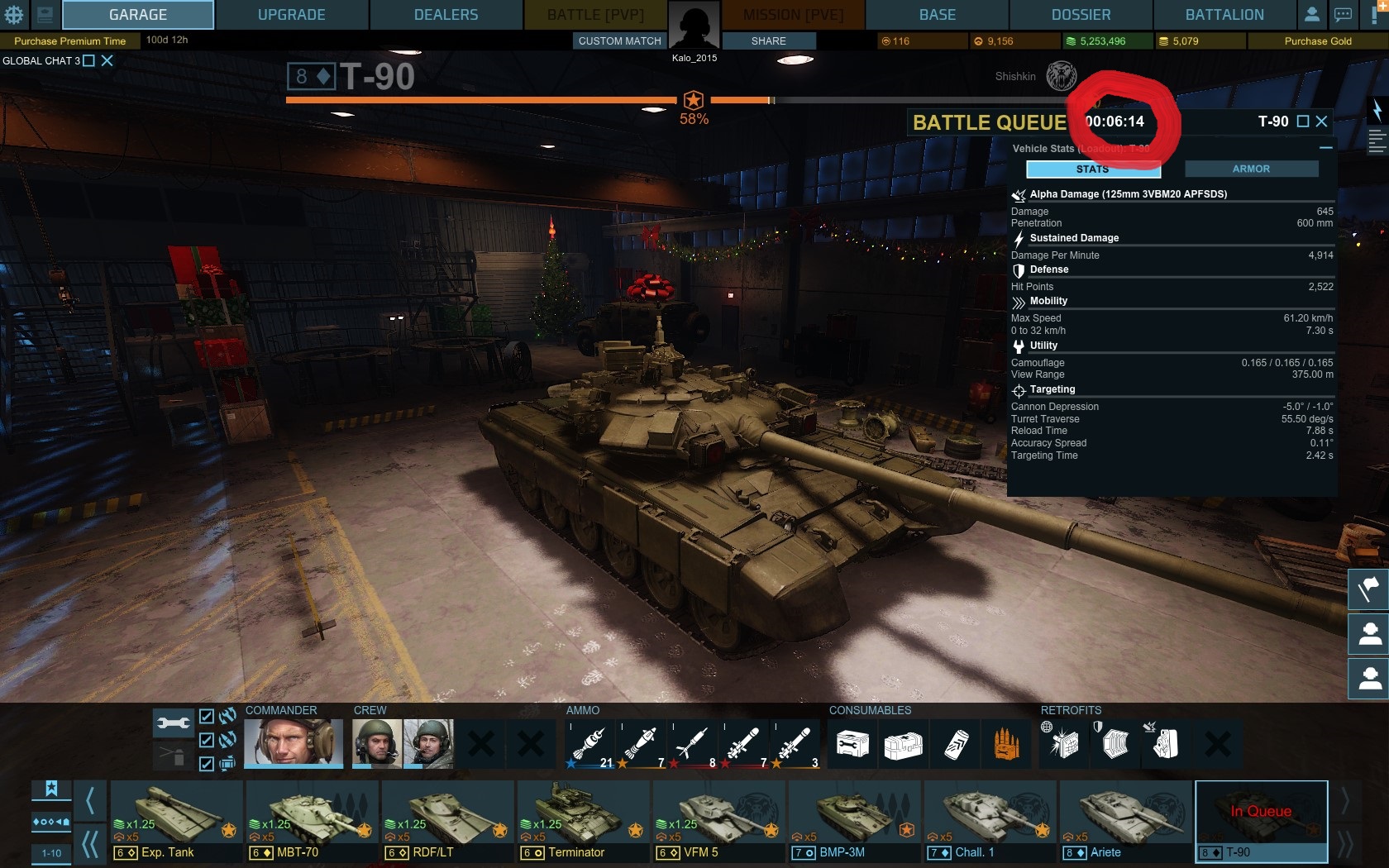Open the commander portrait
Screen dimensions: 1389x868
[293, 742]
